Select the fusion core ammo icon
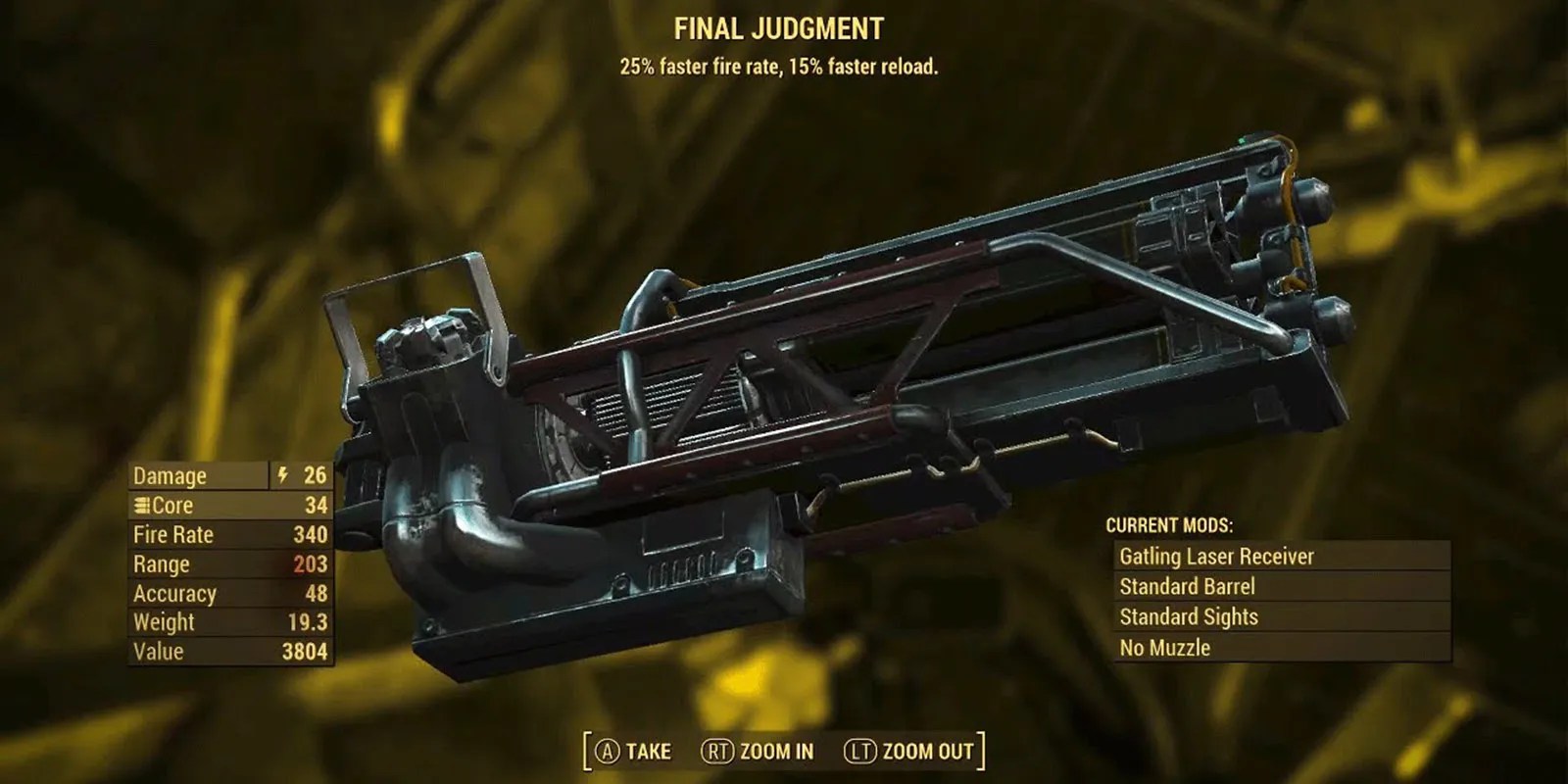Image resolution: width=1568 pixels, height=784 pixels. (x=143, y=506)
